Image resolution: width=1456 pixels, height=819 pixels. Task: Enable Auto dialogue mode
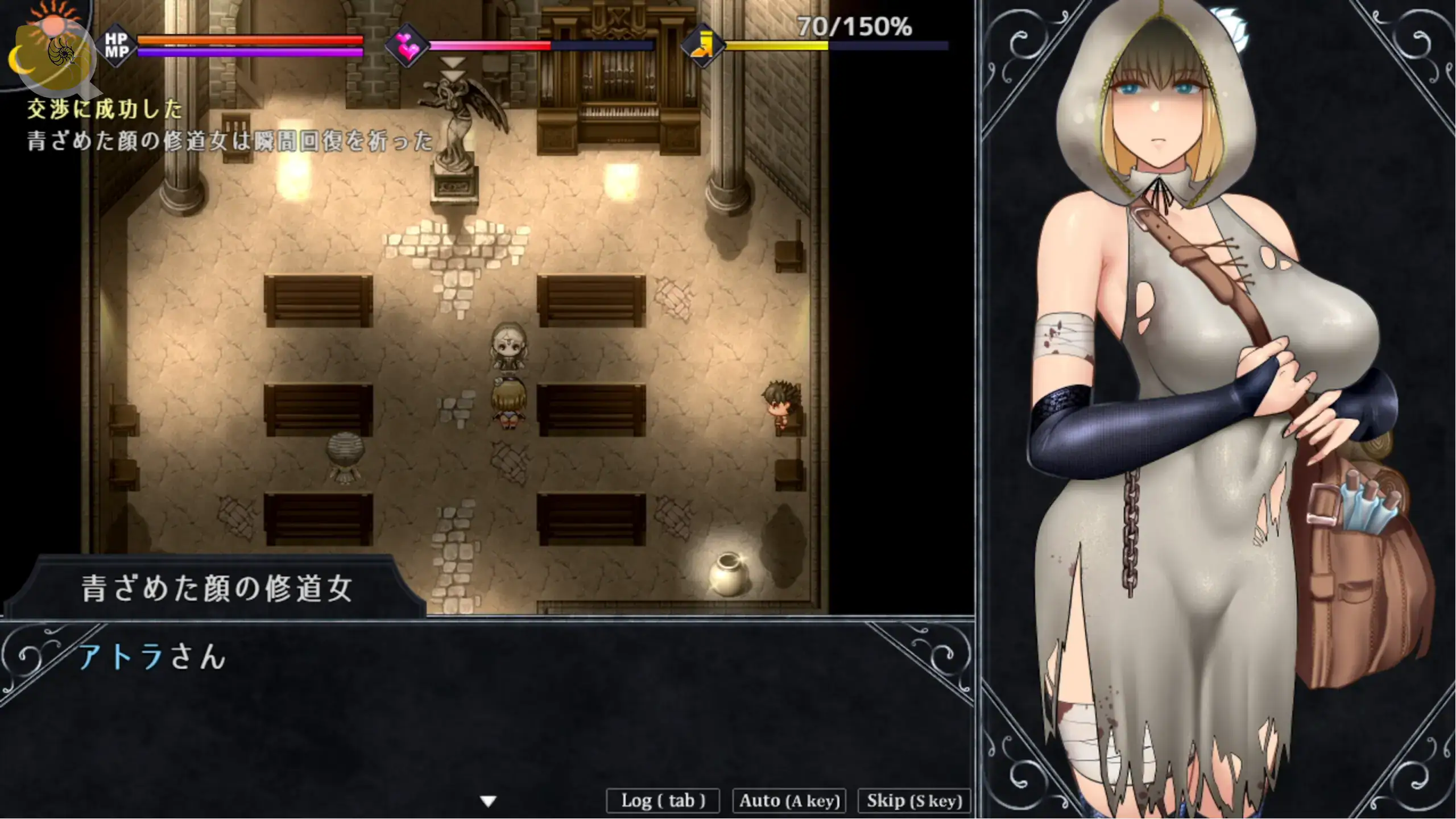(x=789, y=801)
